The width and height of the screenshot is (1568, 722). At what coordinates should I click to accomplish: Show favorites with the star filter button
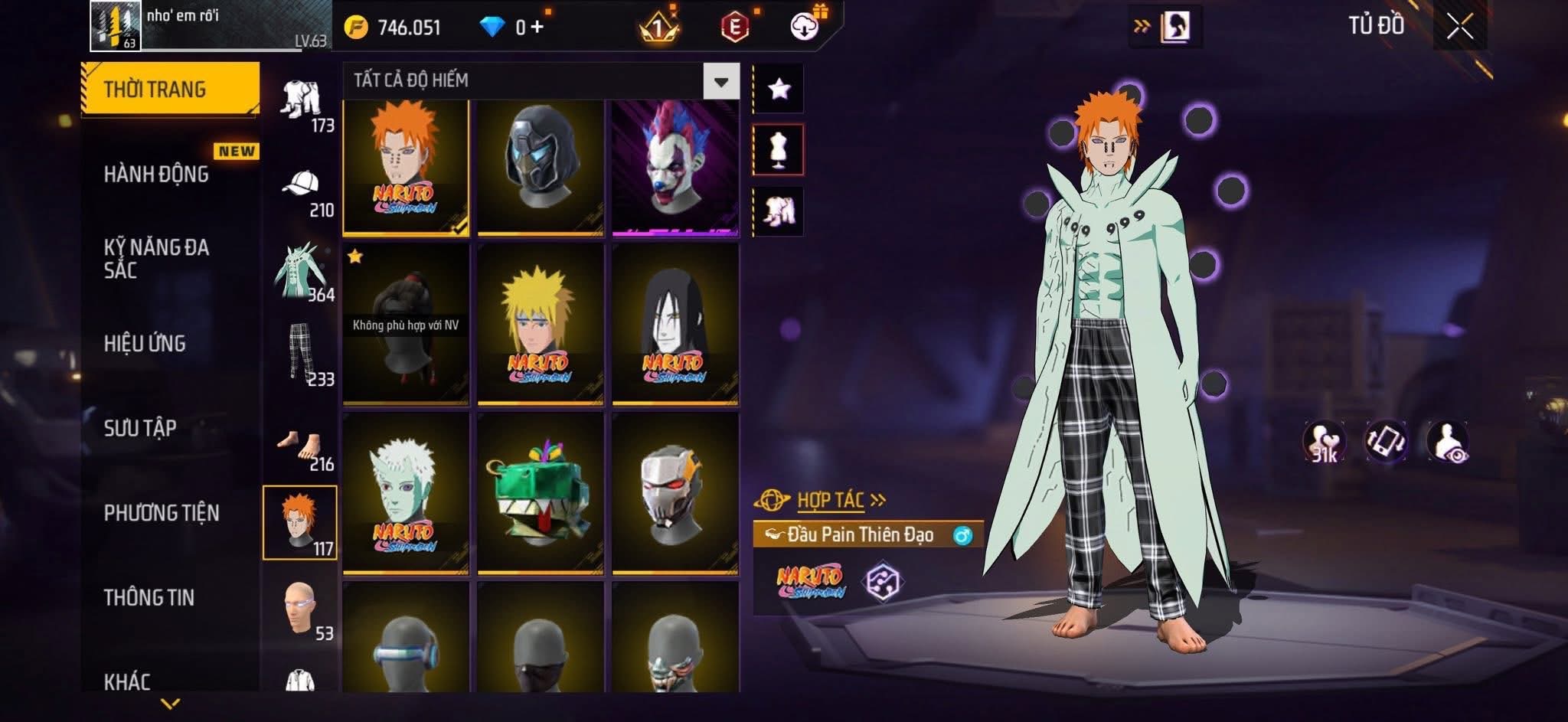click(779, 90)
